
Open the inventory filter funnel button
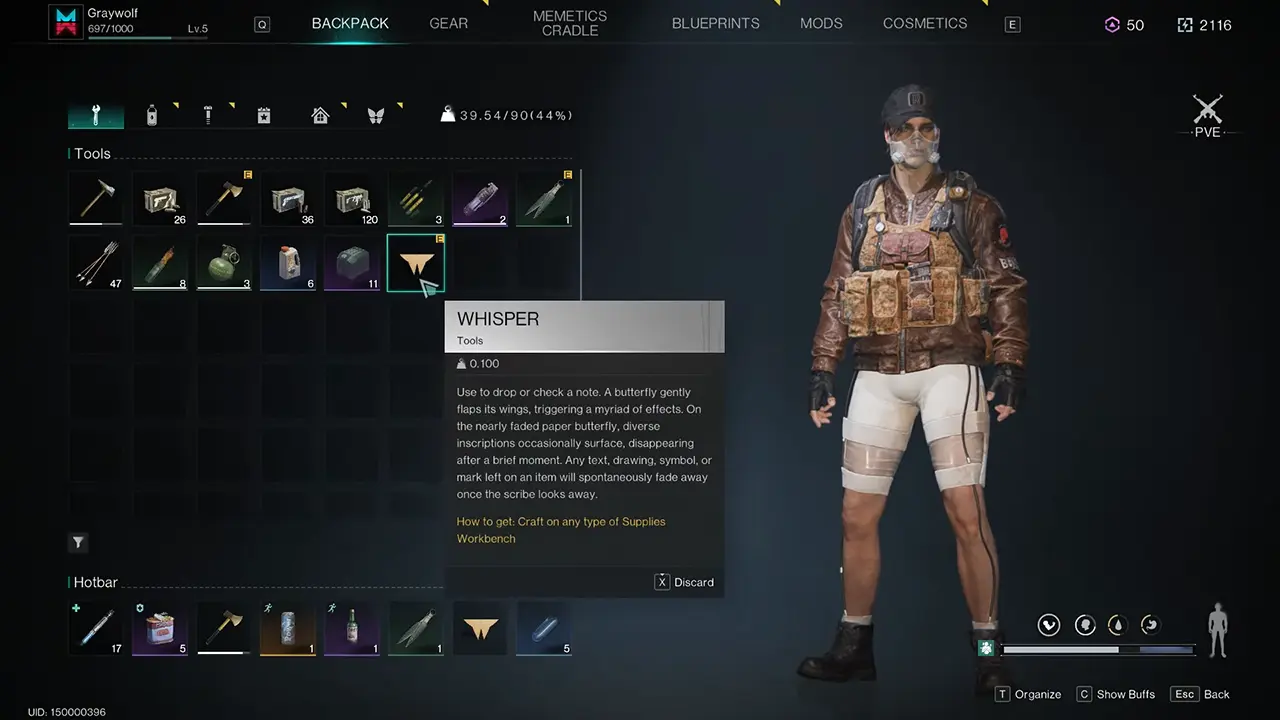click(x=78, y=542)
